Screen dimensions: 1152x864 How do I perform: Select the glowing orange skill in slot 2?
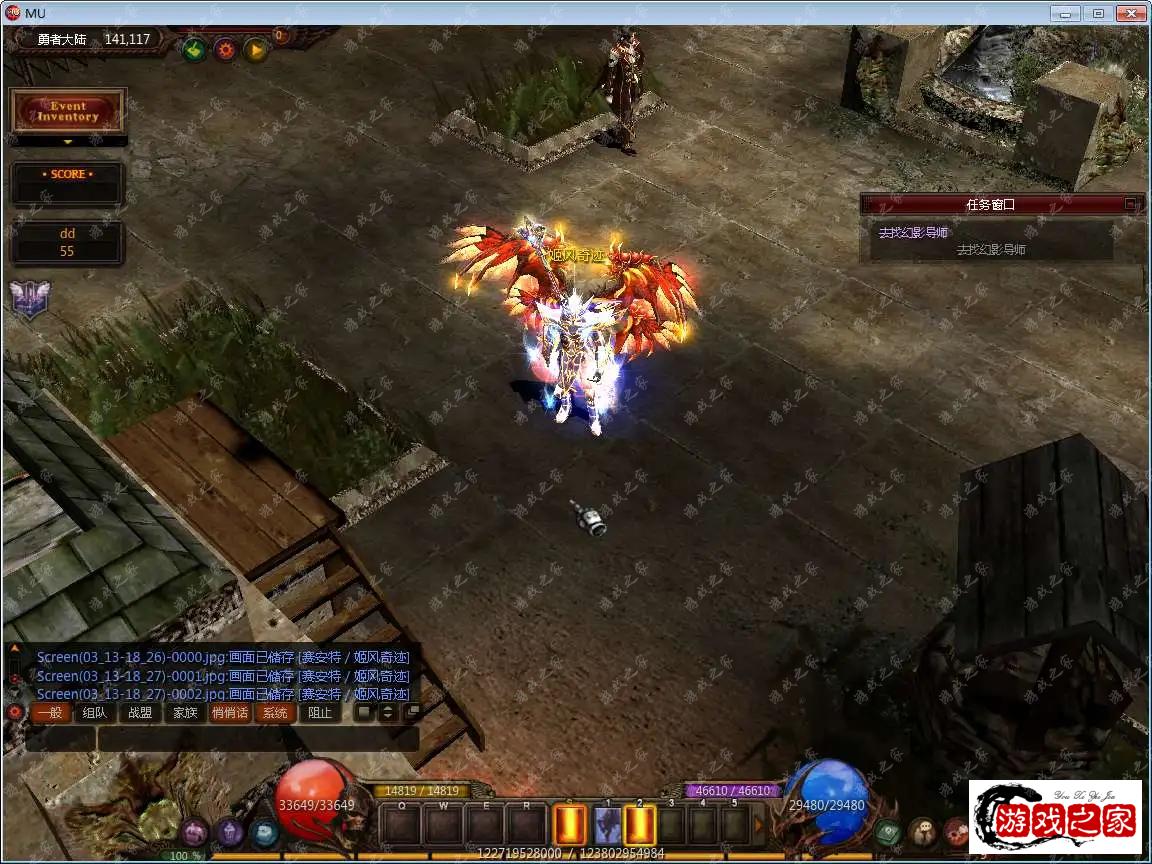pyautogui.click(x=639, y=826)
